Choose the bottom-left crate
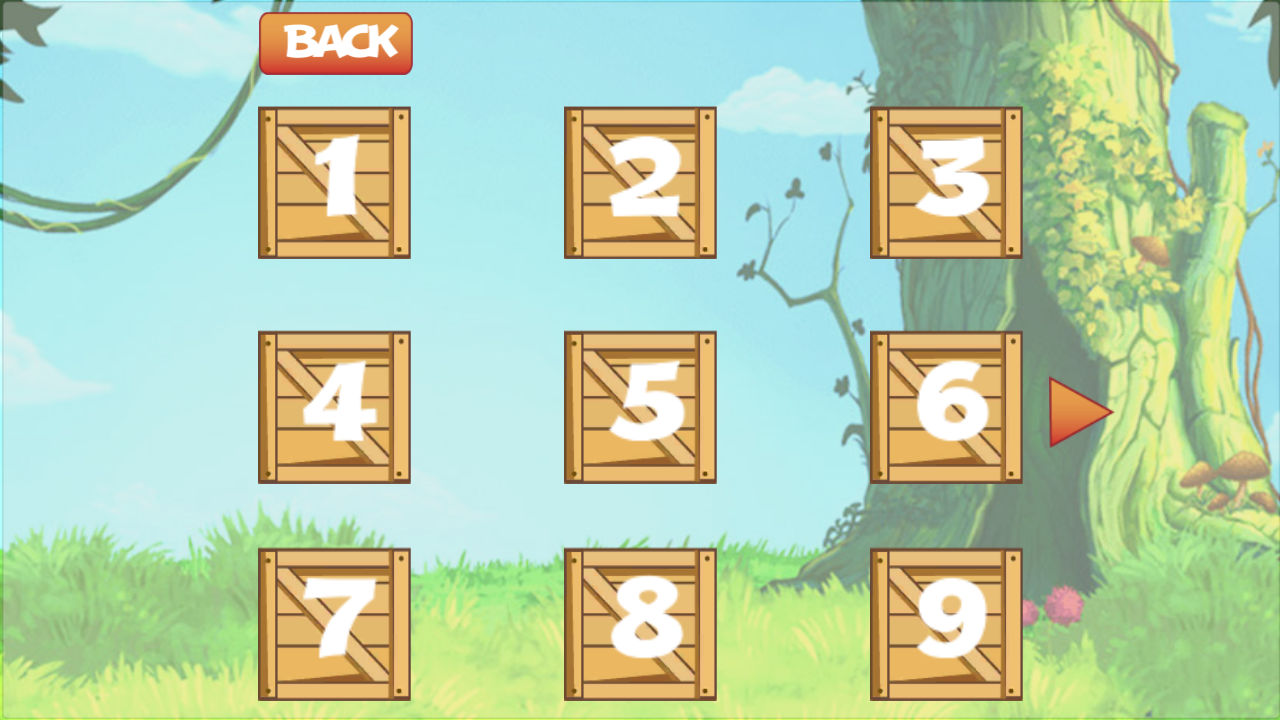 click(335, 622)
